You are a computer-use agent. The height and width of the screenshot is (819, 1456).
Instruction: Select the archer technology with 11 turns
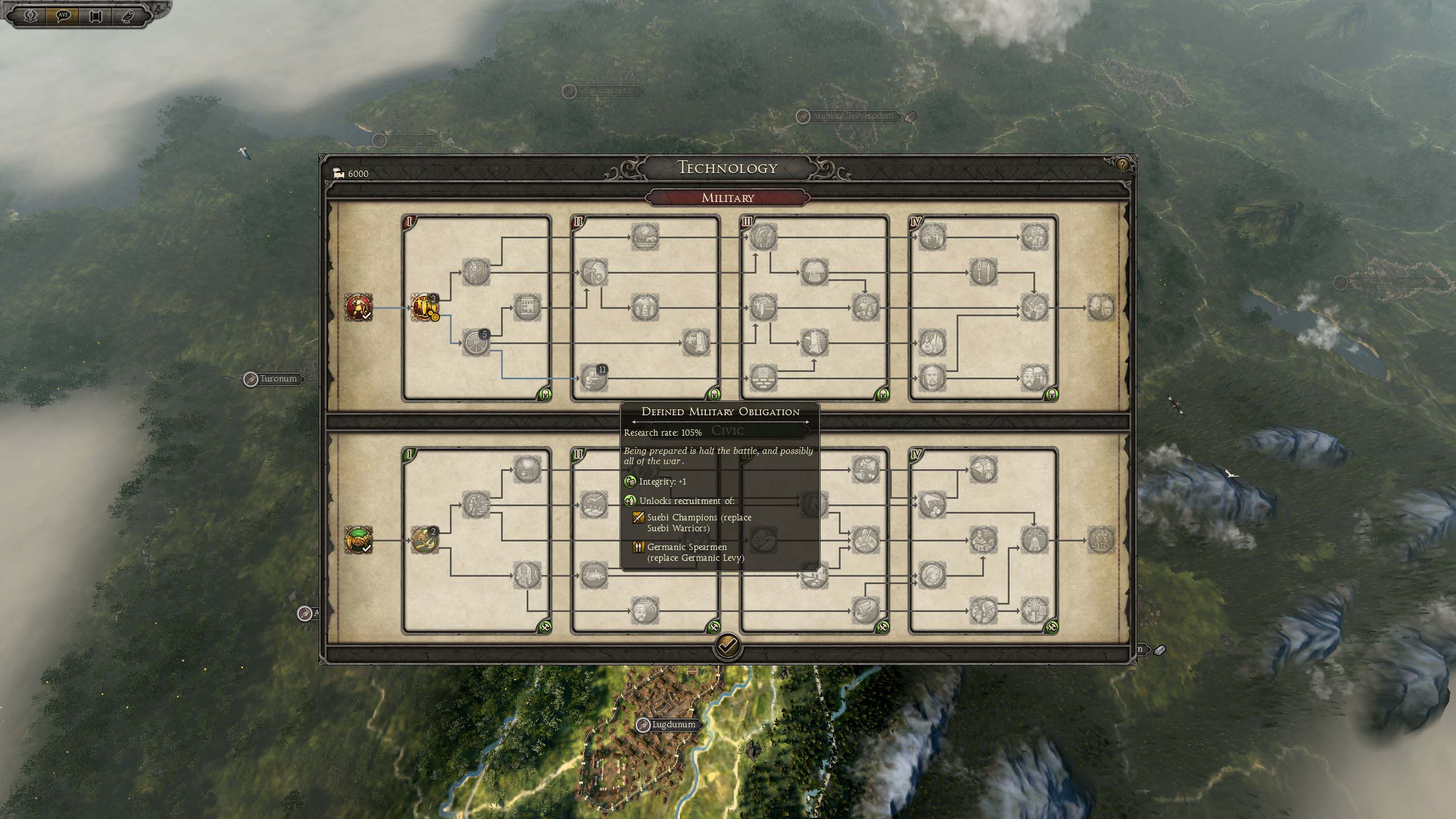click(593, 378)
